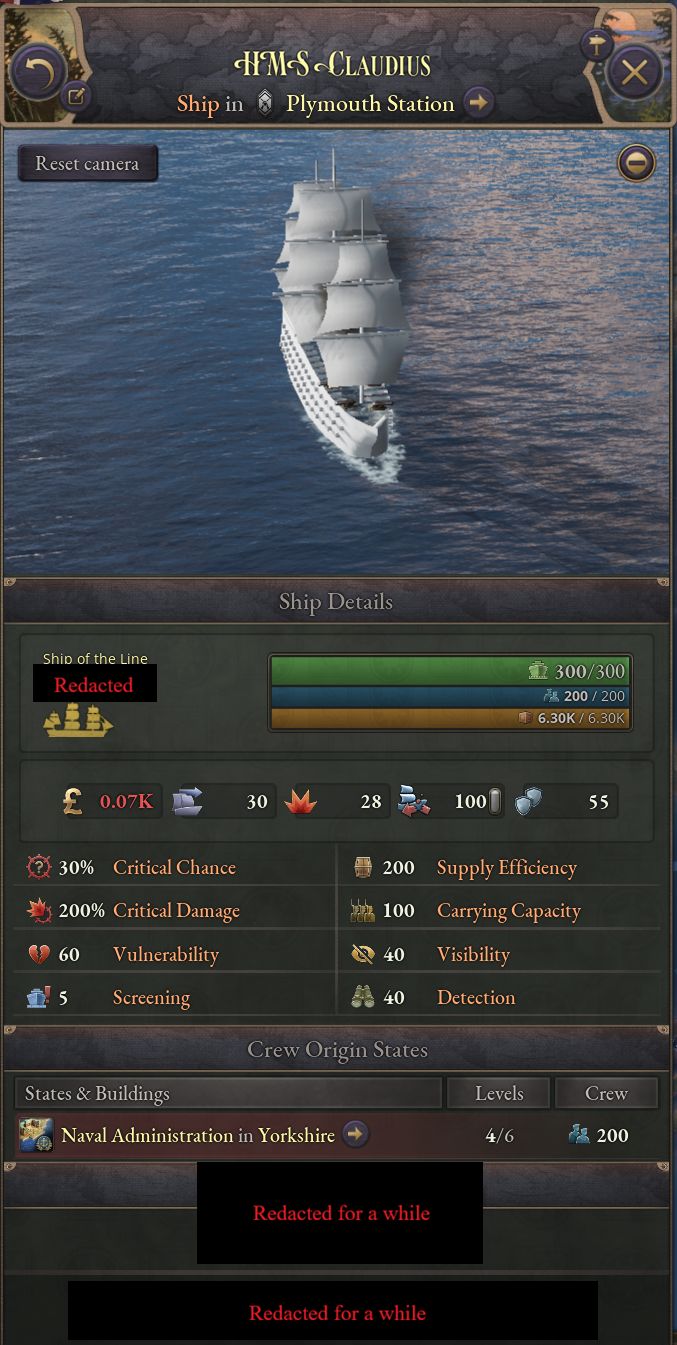Sort crew list by Crew column
This screenshot has height=1345, width=677.
(606, 1093)
